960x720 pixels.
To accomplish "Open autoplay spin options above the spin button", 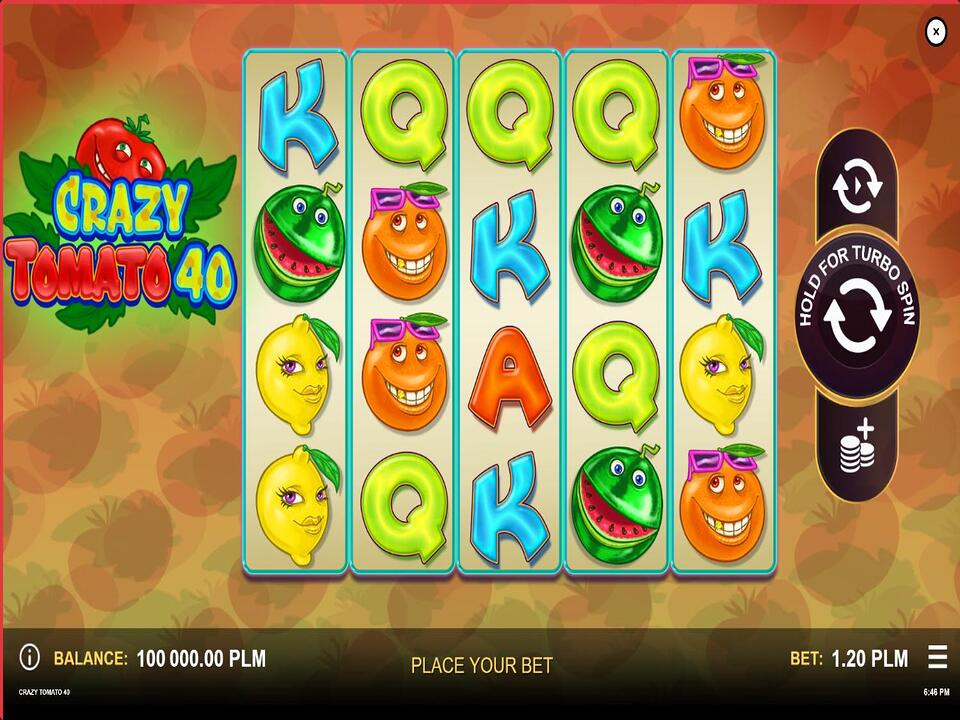I will click(x=857, y=188).
